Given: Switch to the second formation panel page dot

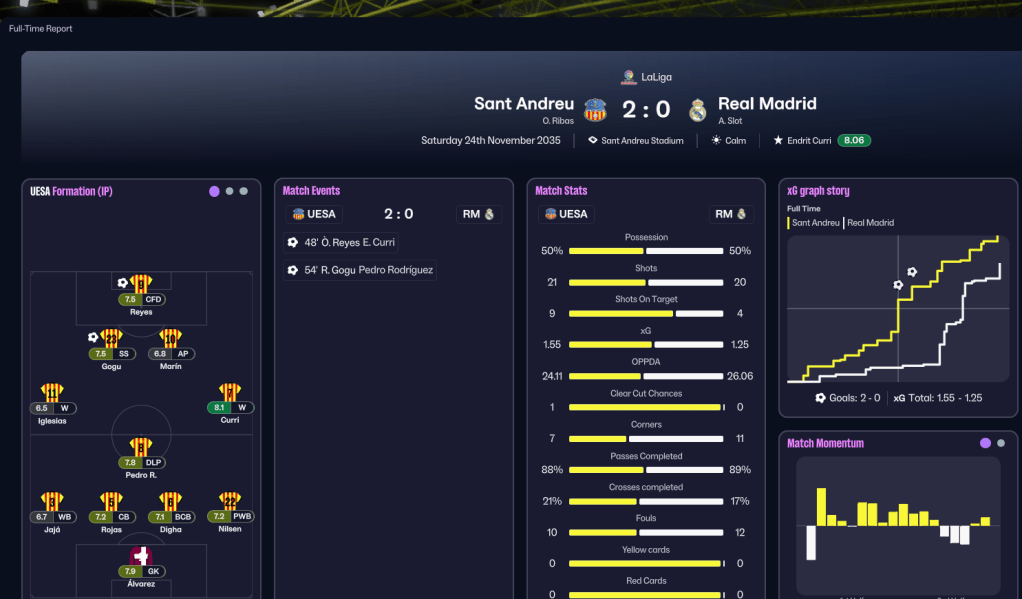Looking at the screenshot, I should pyautogui.click(x=229, y=191).
